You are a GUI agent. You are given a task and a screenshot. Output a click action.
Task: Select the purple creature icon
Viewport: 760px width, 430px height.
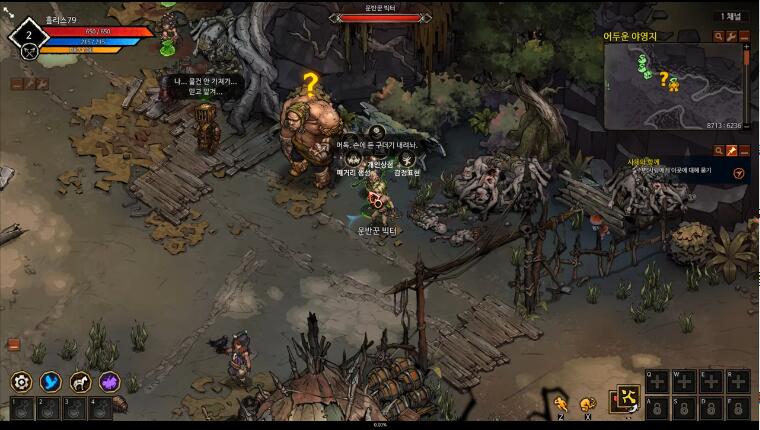pyautogui.click(x=109, y=381)
